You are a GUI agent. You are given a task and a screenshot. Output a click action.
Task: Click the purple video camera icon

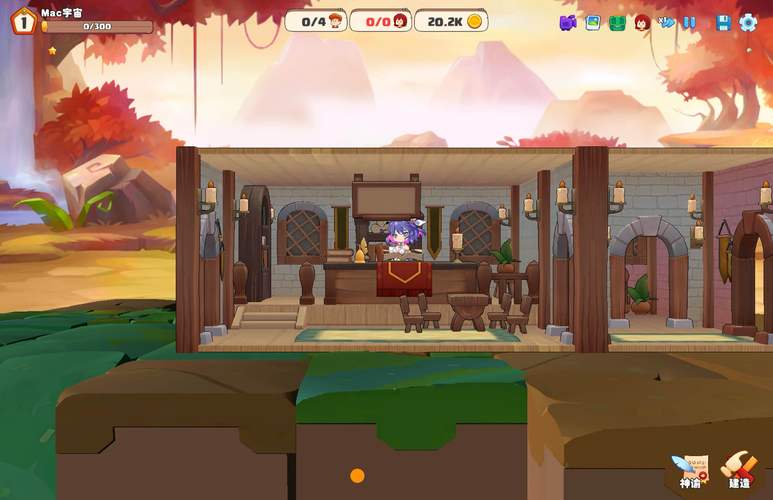coord(568,22)
